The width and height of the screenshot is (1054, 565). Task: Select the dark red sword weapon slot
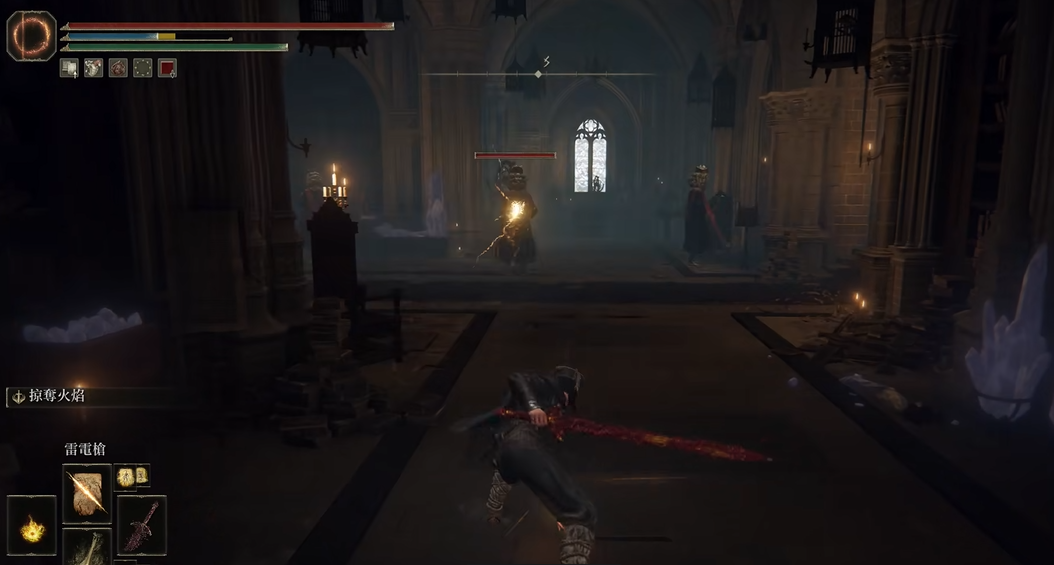[x=142, y=524]
